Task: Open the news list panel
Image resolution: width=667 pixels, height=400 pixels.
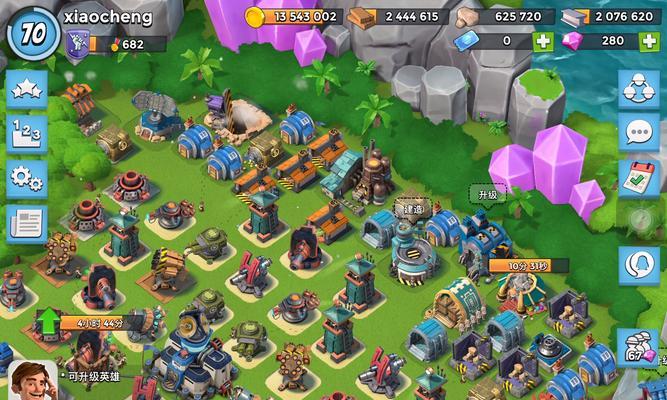Action: (x=26, y=223)
